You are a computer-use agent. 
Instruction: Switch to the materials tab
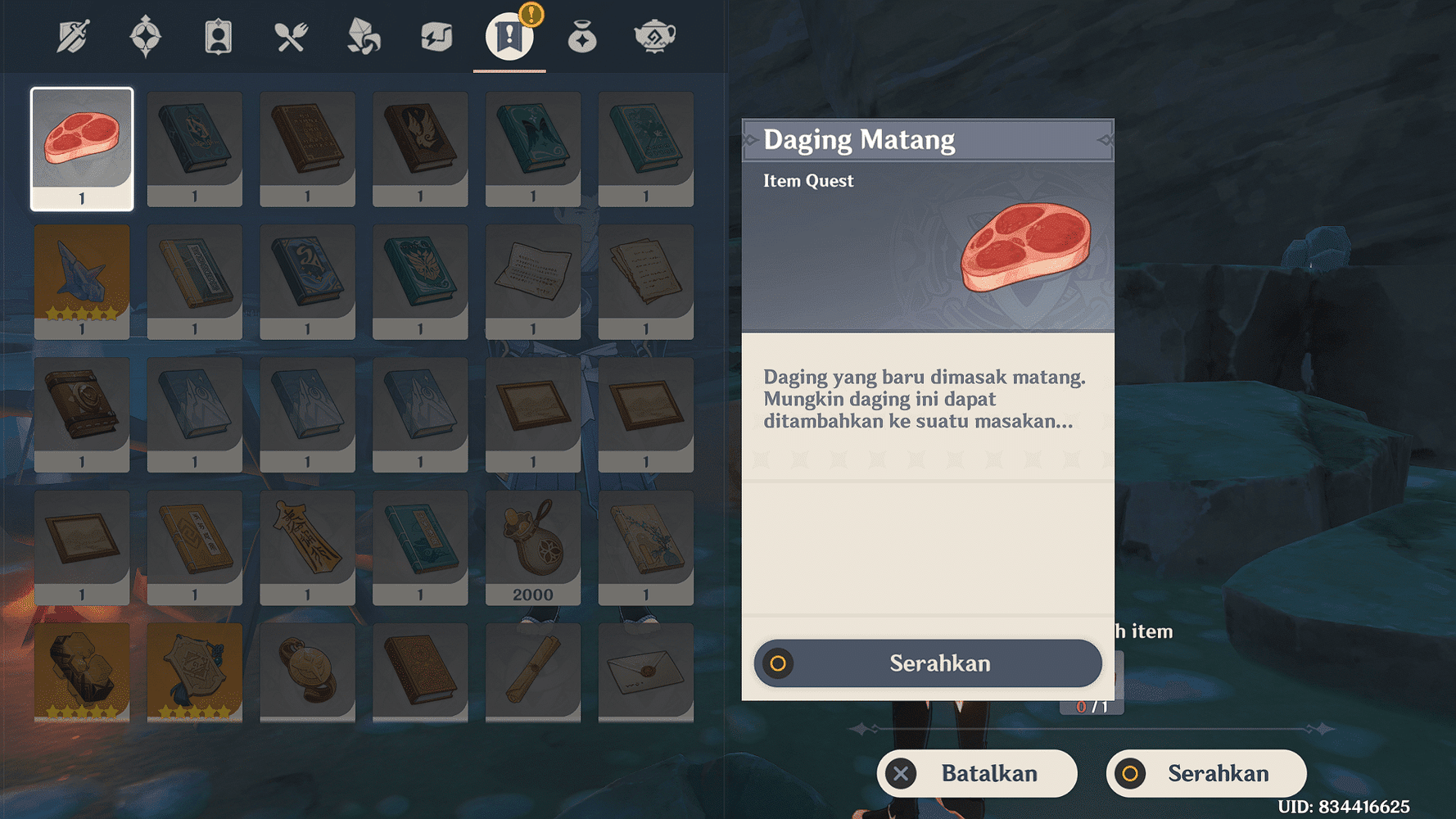click(364, 37)
